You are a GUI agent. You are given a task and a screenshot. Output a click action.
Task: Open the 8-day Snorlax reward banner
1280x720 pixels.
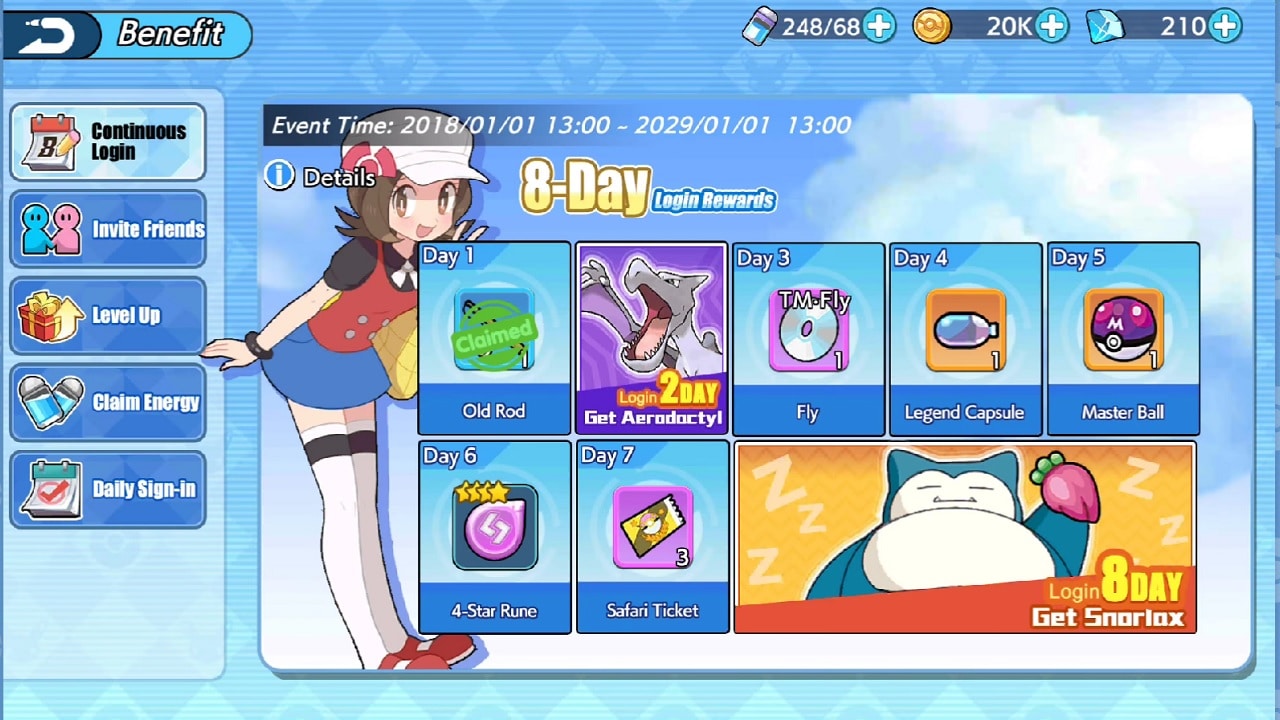[x=965, y=538]
